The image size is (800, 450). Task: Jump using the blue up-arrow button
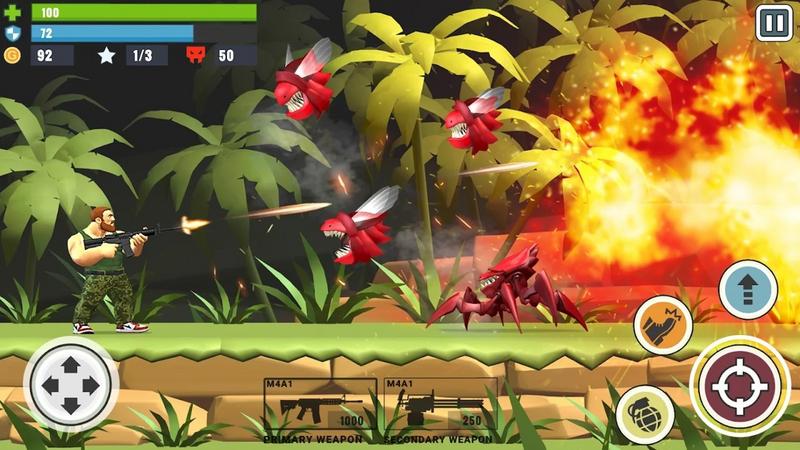pyautogui.click(x=748, y=290)
